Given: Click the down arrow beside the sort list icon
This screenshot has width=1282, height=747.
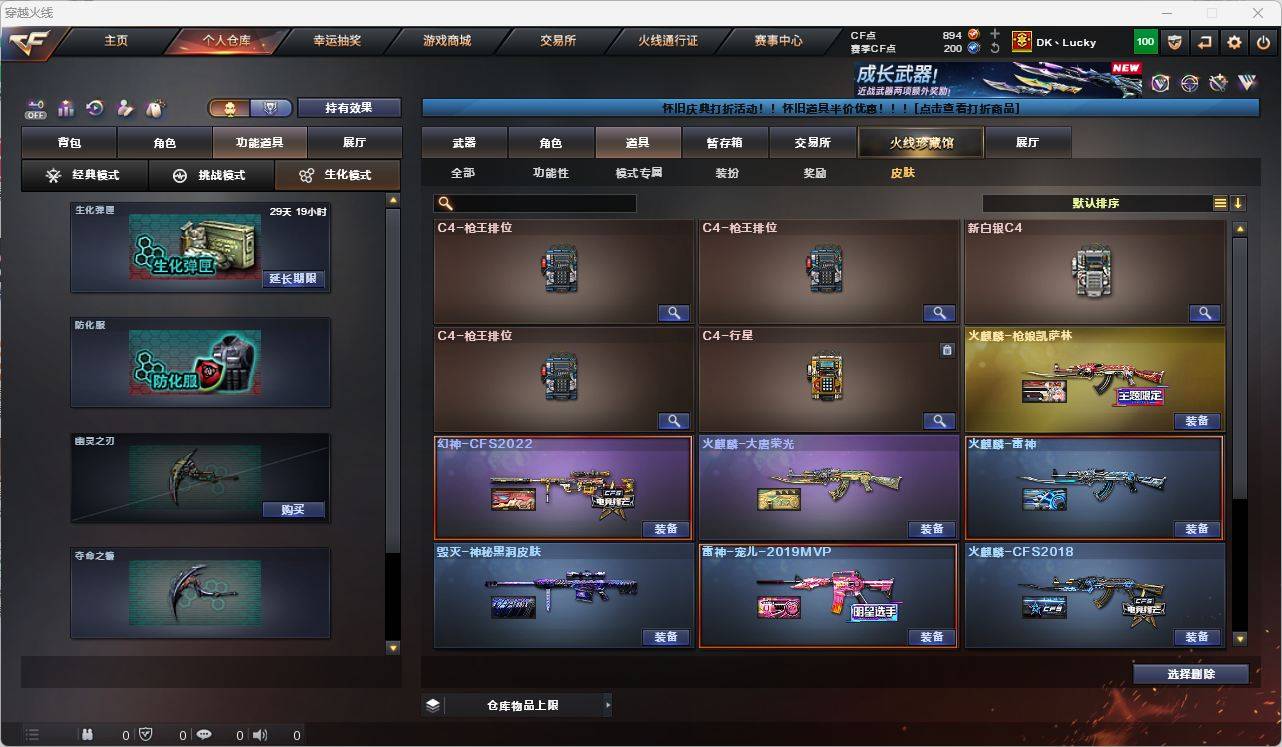Looking at the screenshot, I should 1239,202.
